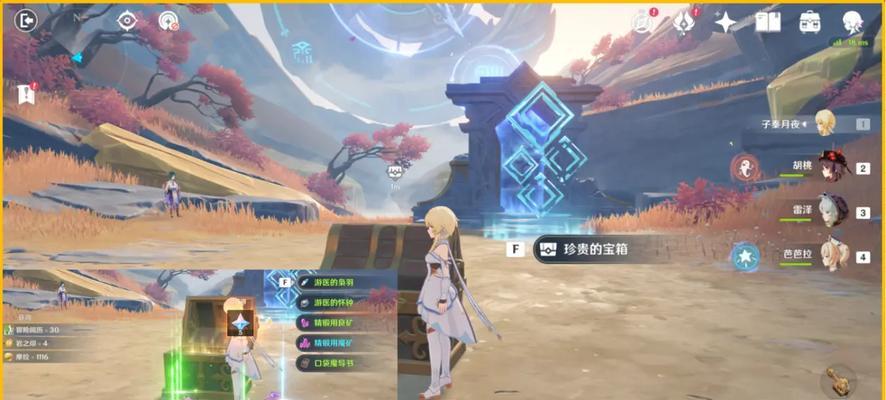
Task: Open the elemental sight eye icon
Action: (127, 20)
